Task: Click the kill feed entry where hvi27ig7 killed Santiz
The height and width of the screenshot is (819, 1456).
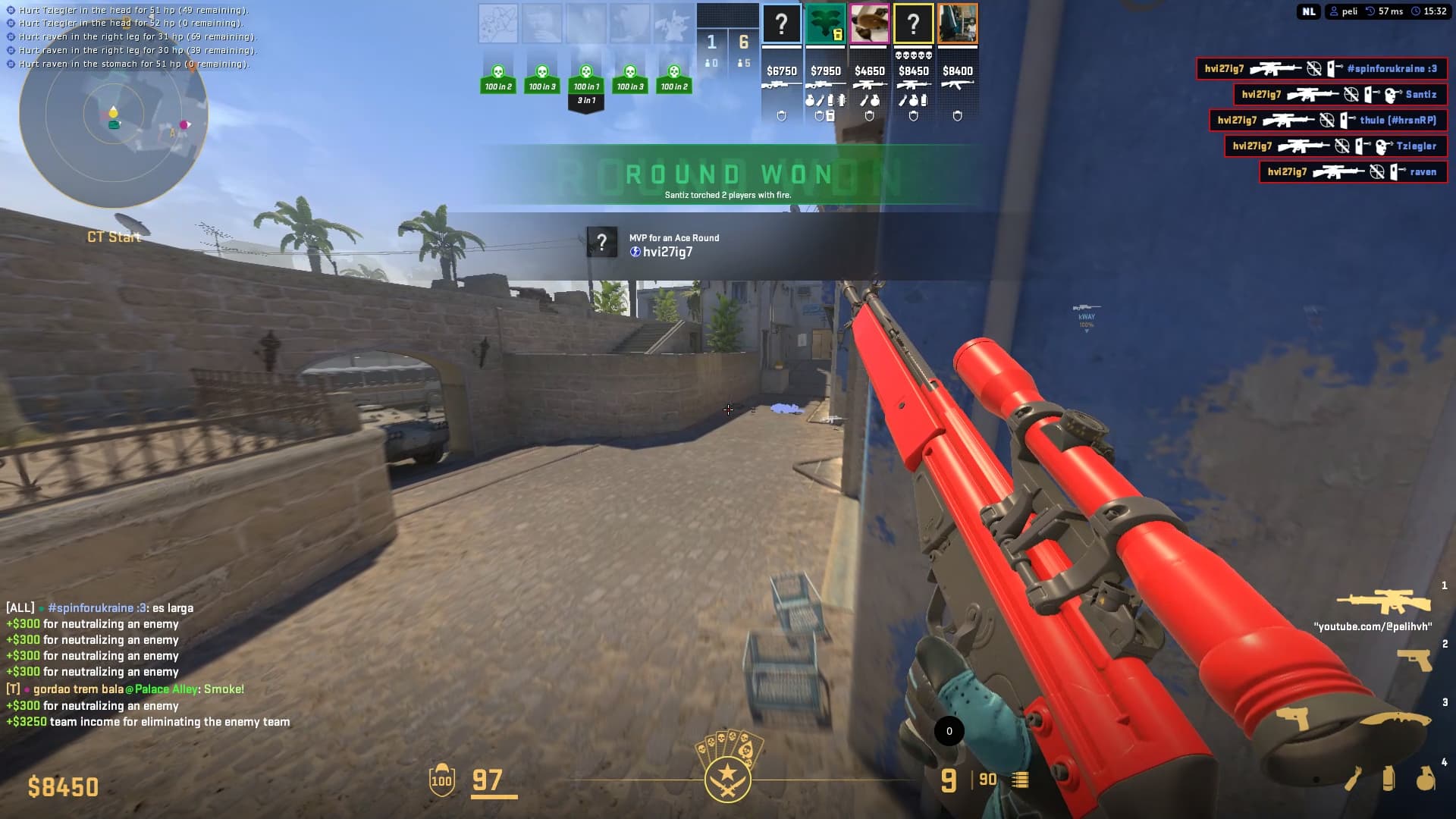Action: [x=1342, y=95]
